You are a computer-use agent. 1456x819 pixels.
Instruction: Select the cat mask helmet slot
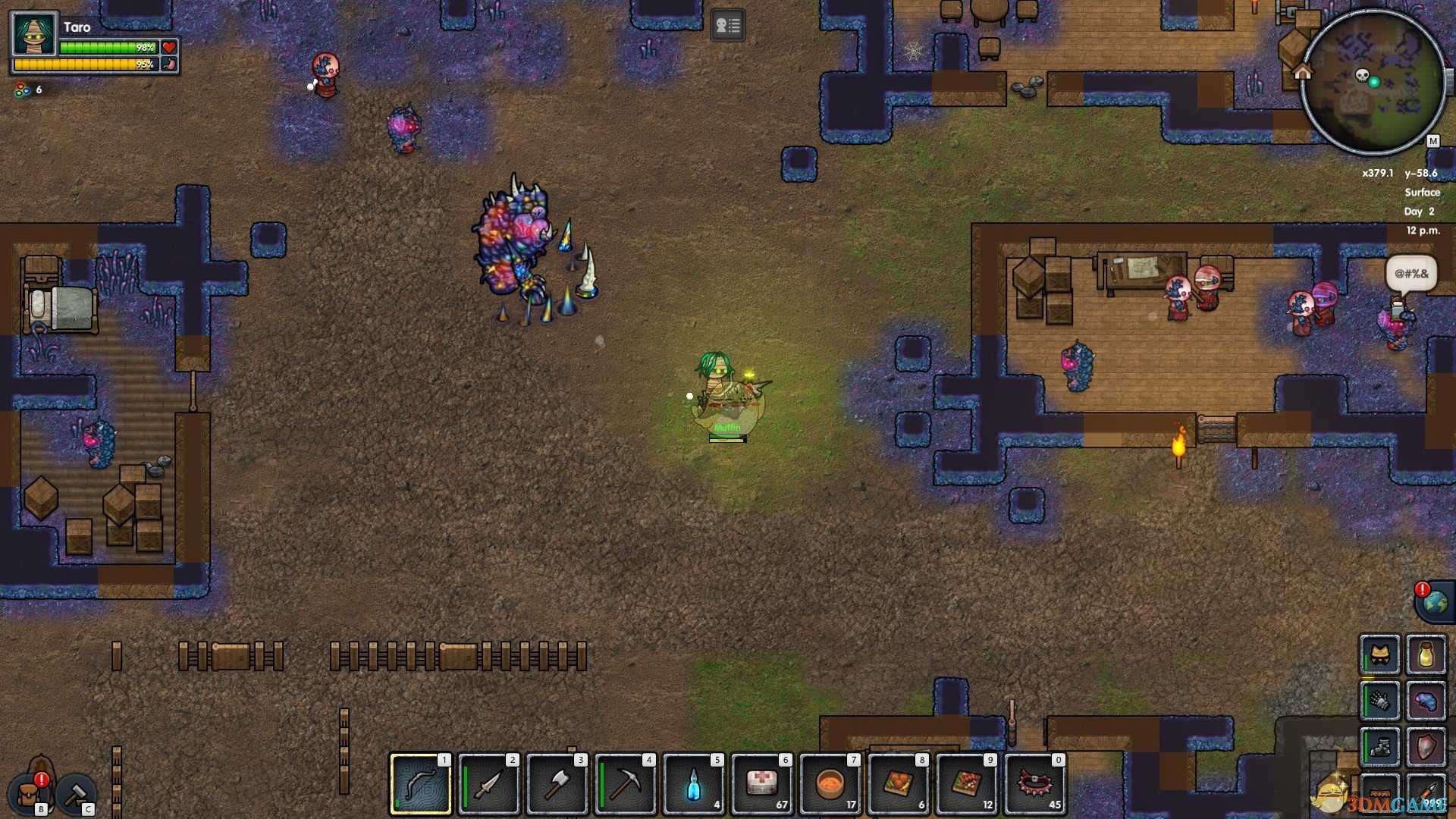(x=1379, y=654)
